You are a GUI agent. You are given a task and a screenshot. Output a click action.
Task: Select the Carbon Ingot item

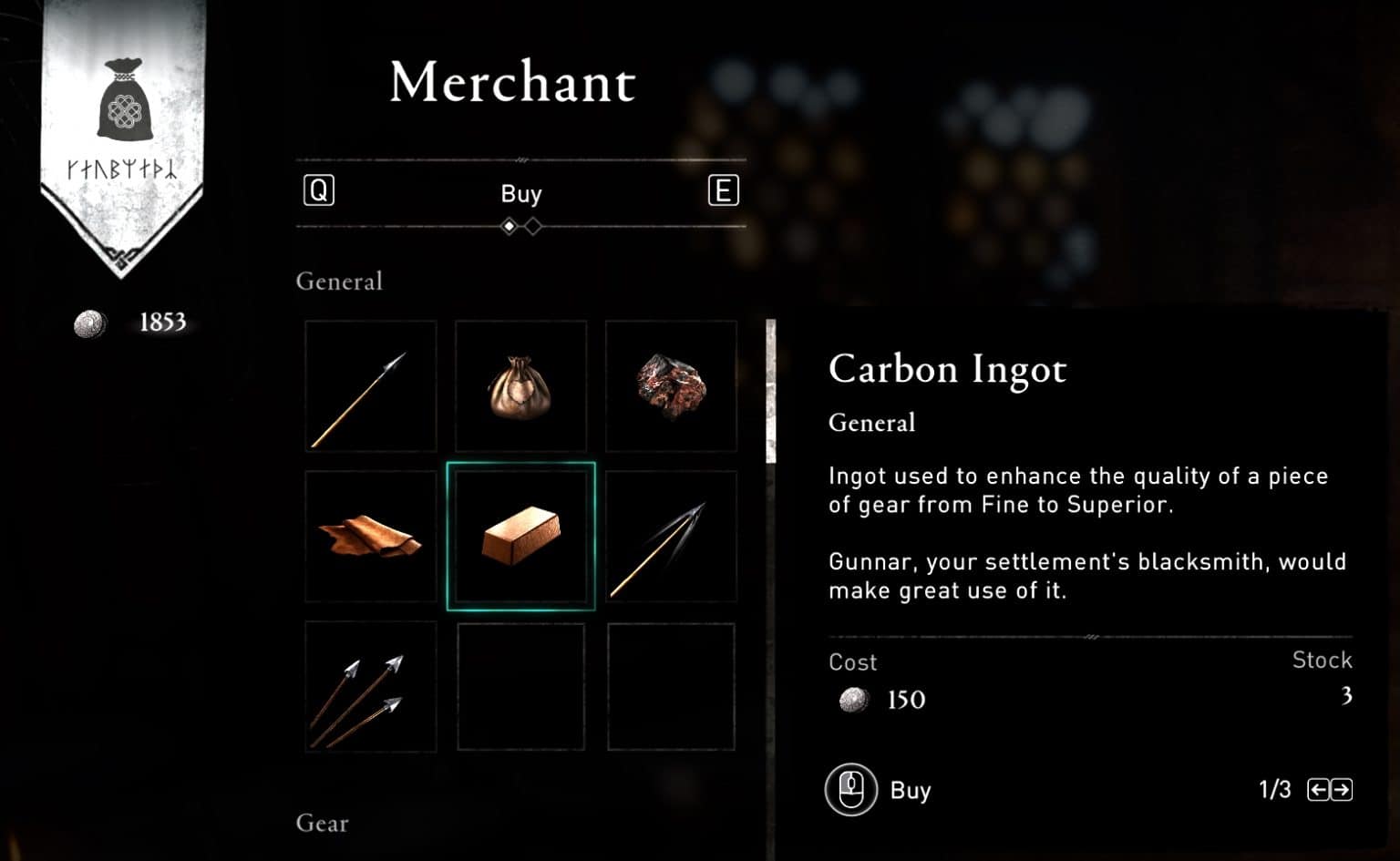(520, 536)
